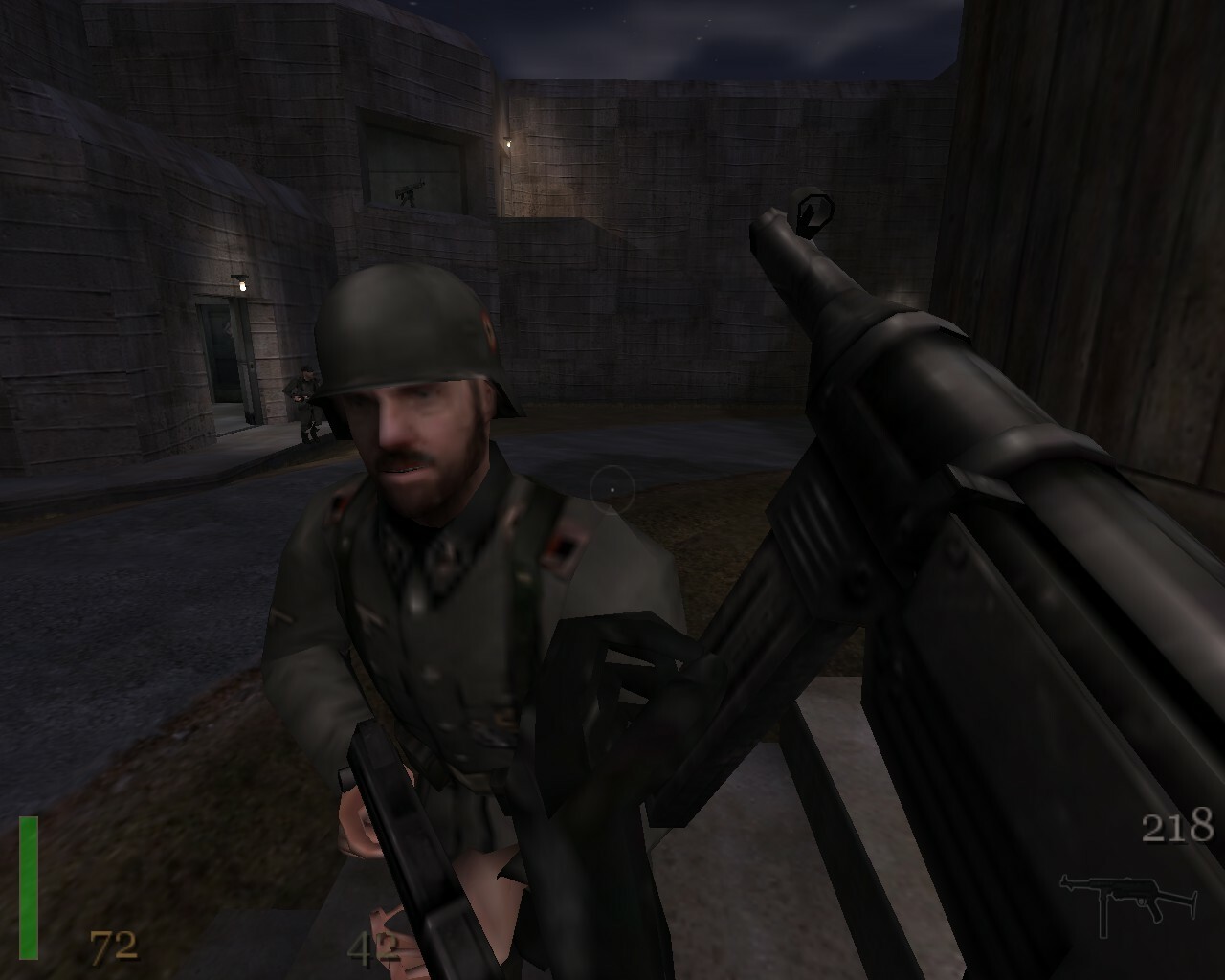1225x980 pixels.
Task: Click the ammo count 218 display
Action: (x=1180, y=823)
